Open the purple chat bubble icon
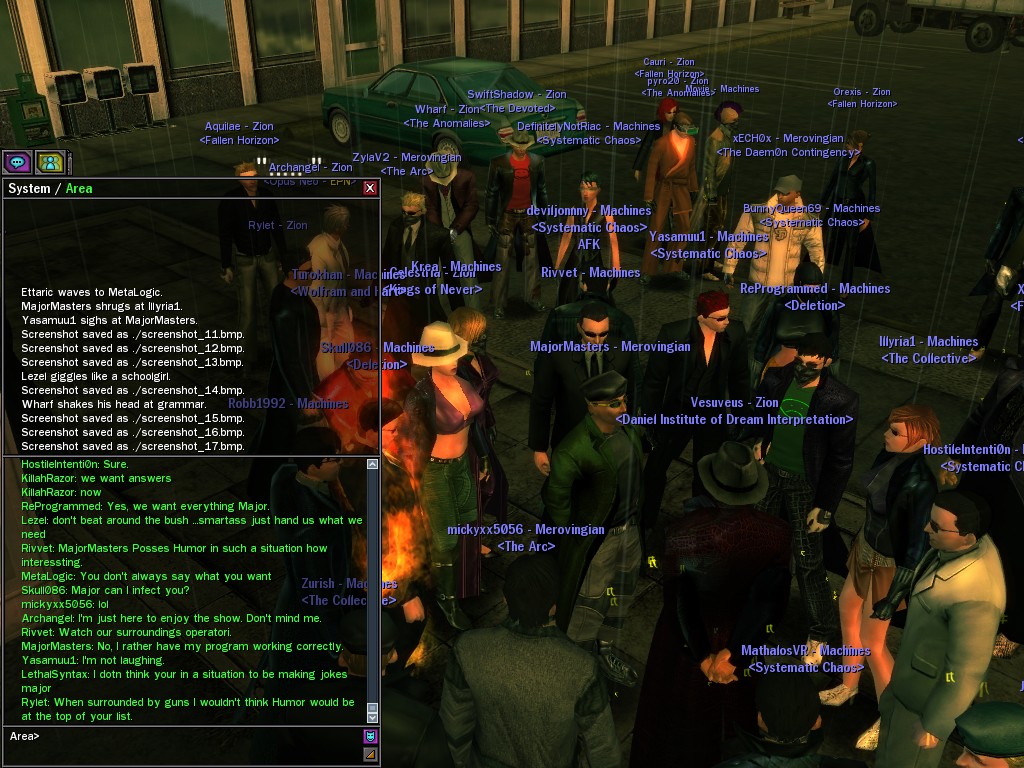The image size is (1024, 768). pos(17,161)
